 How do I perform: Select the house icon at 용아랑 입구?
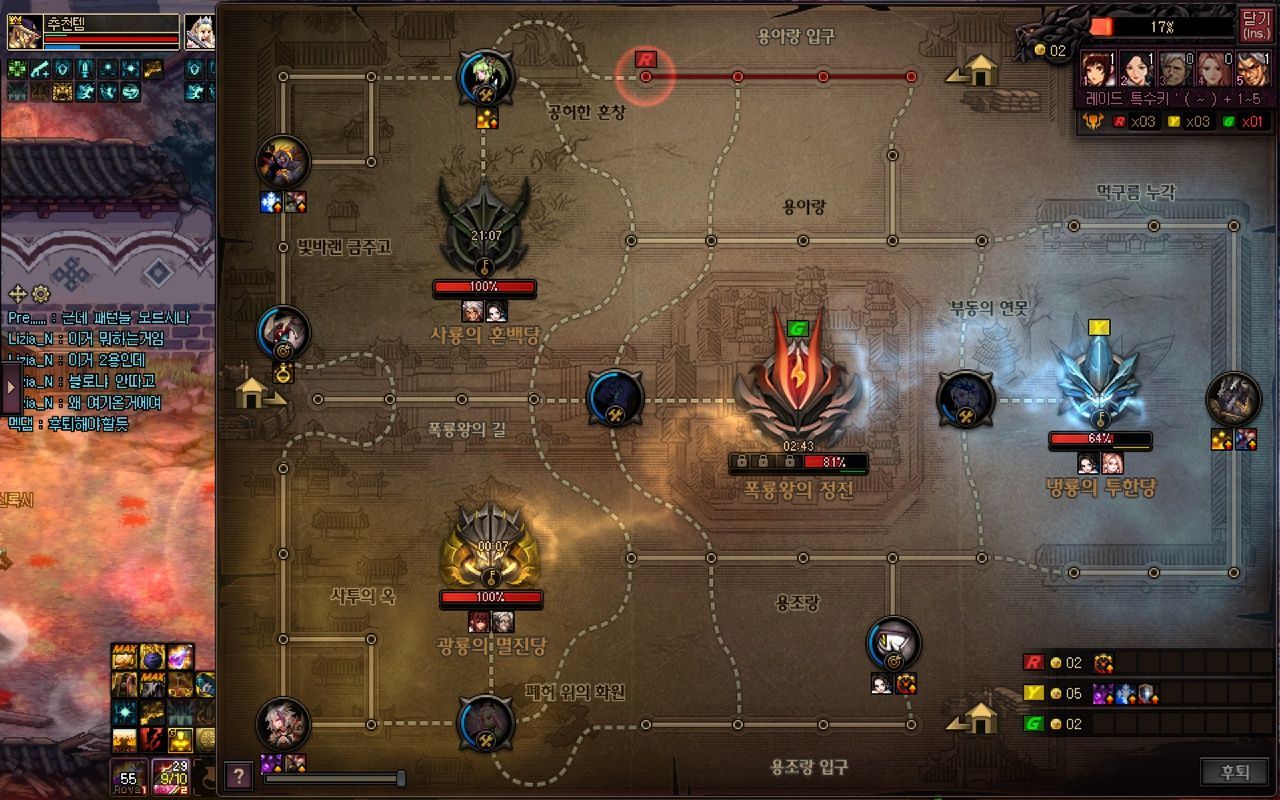[x=976, y=70]
